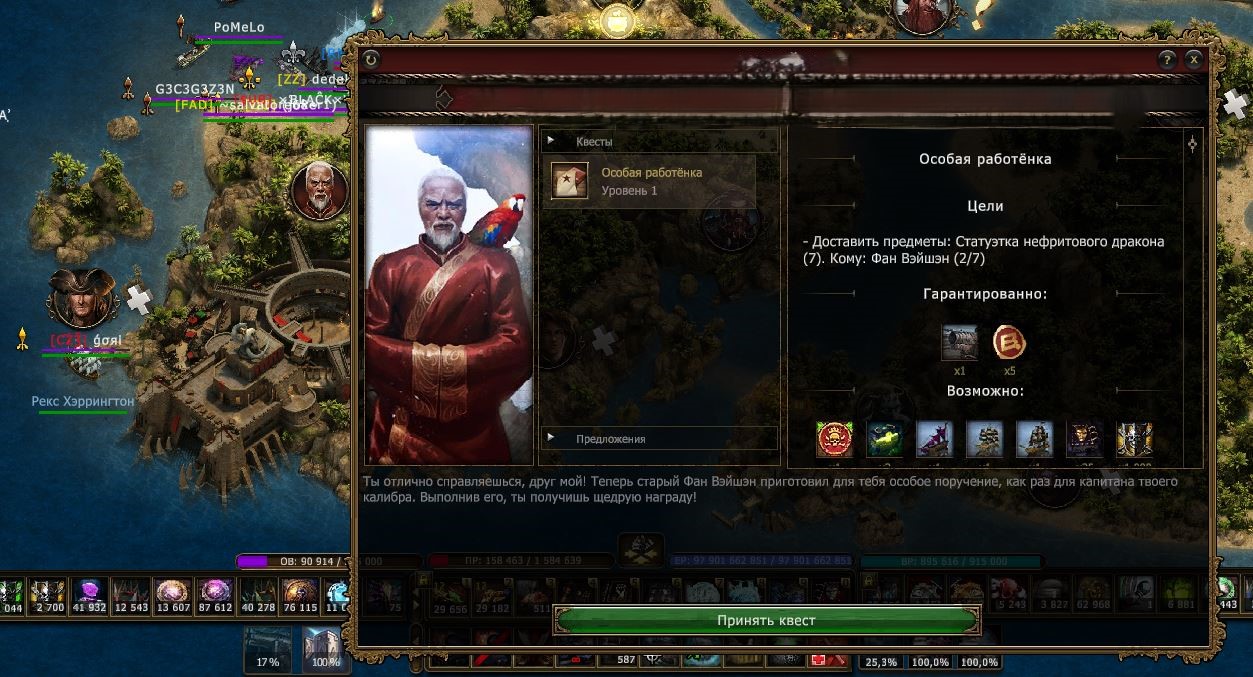
Task: View the golden mask possible reward
Action: coord(1084,439)
